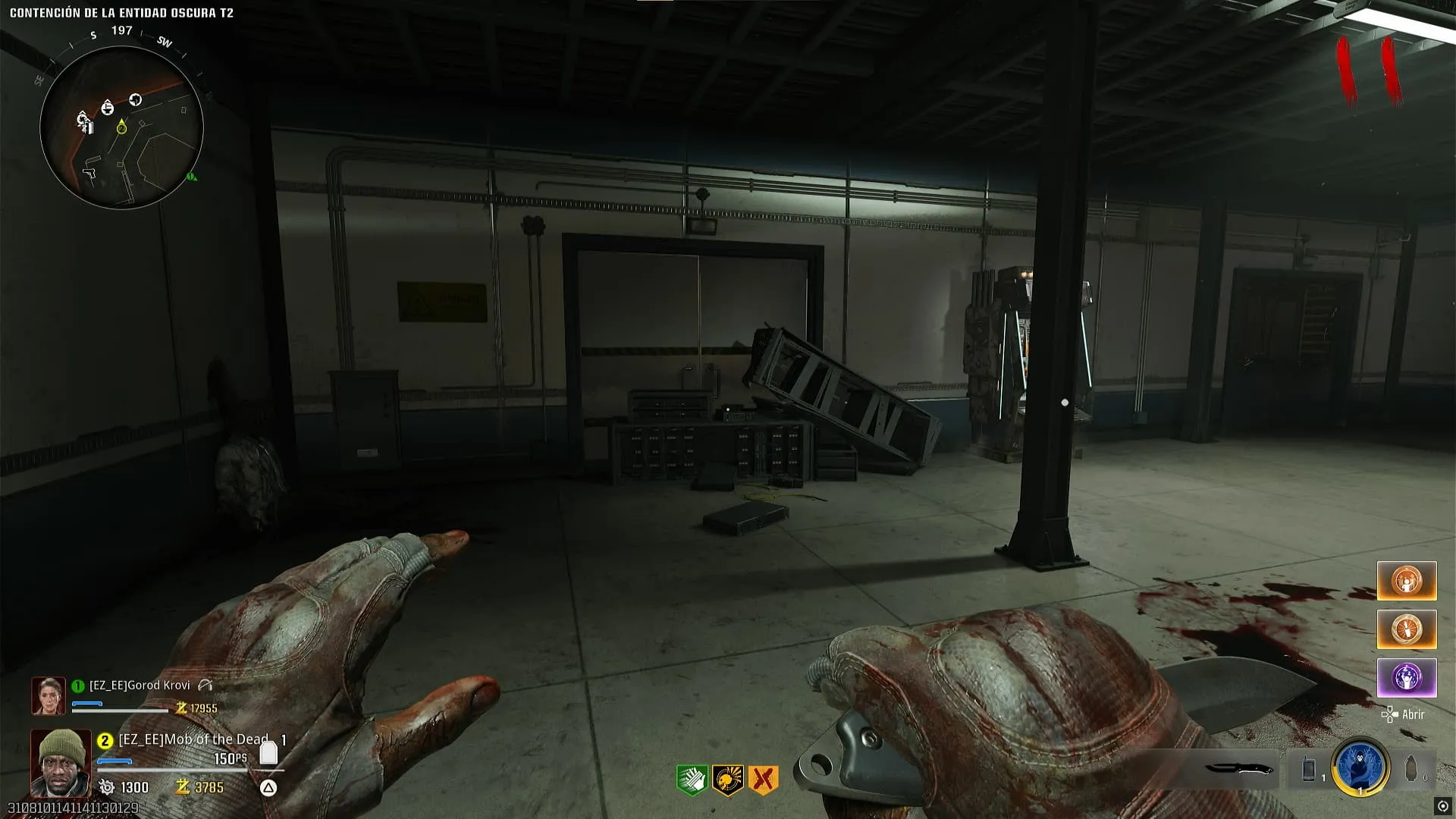Use the radio tactical equipment icon
The image size is (1456, 819).
[1309, 769]
